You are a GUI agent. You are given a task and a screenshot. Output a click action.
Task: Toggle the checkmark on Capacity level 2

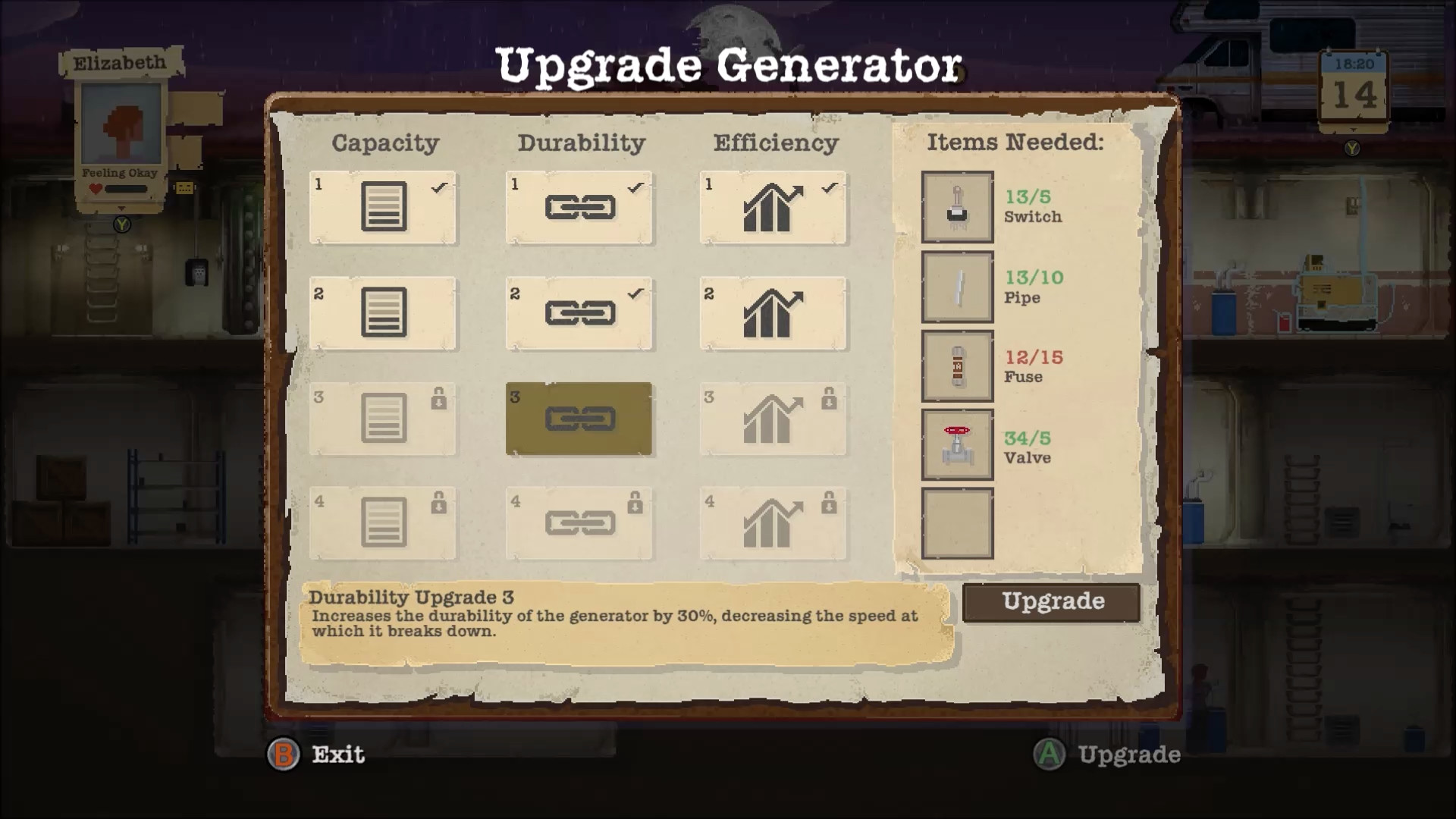(438, 292)
